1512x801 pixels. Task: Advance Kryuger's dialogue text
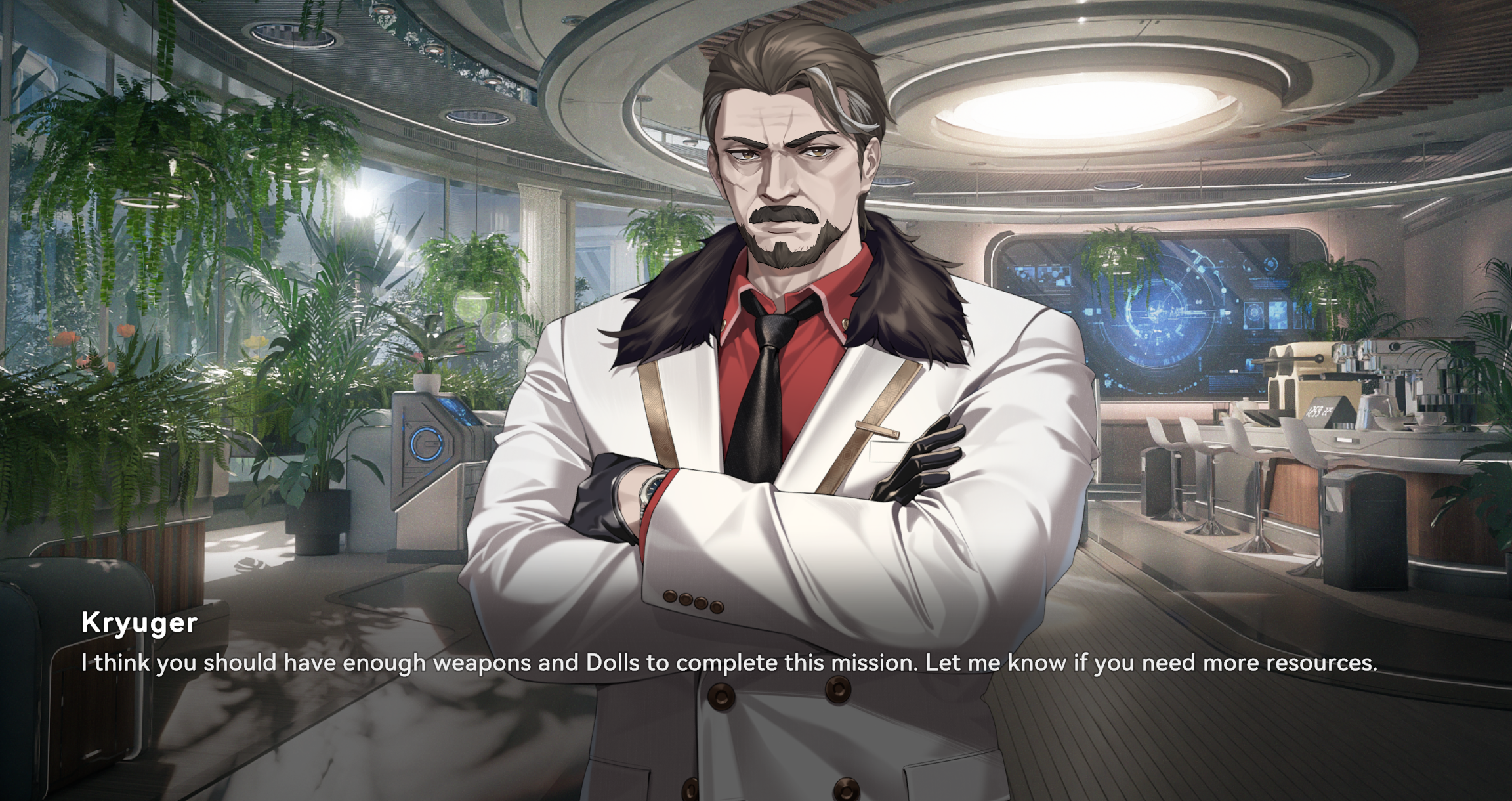pyautogui.click(x=728, y=662)
